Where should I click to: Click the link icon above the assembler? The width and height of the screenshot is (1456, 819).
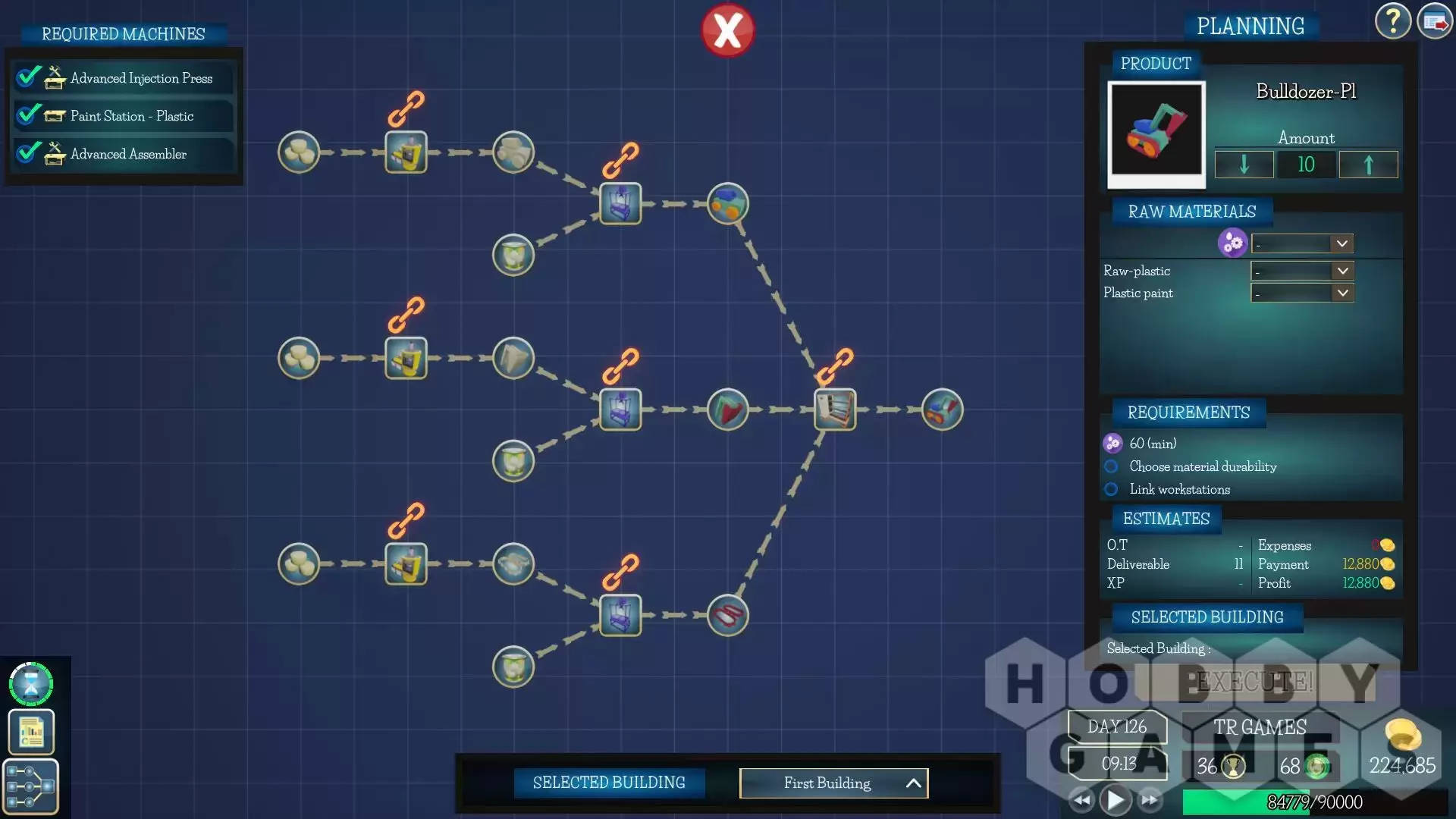click(x=835, y=366)
